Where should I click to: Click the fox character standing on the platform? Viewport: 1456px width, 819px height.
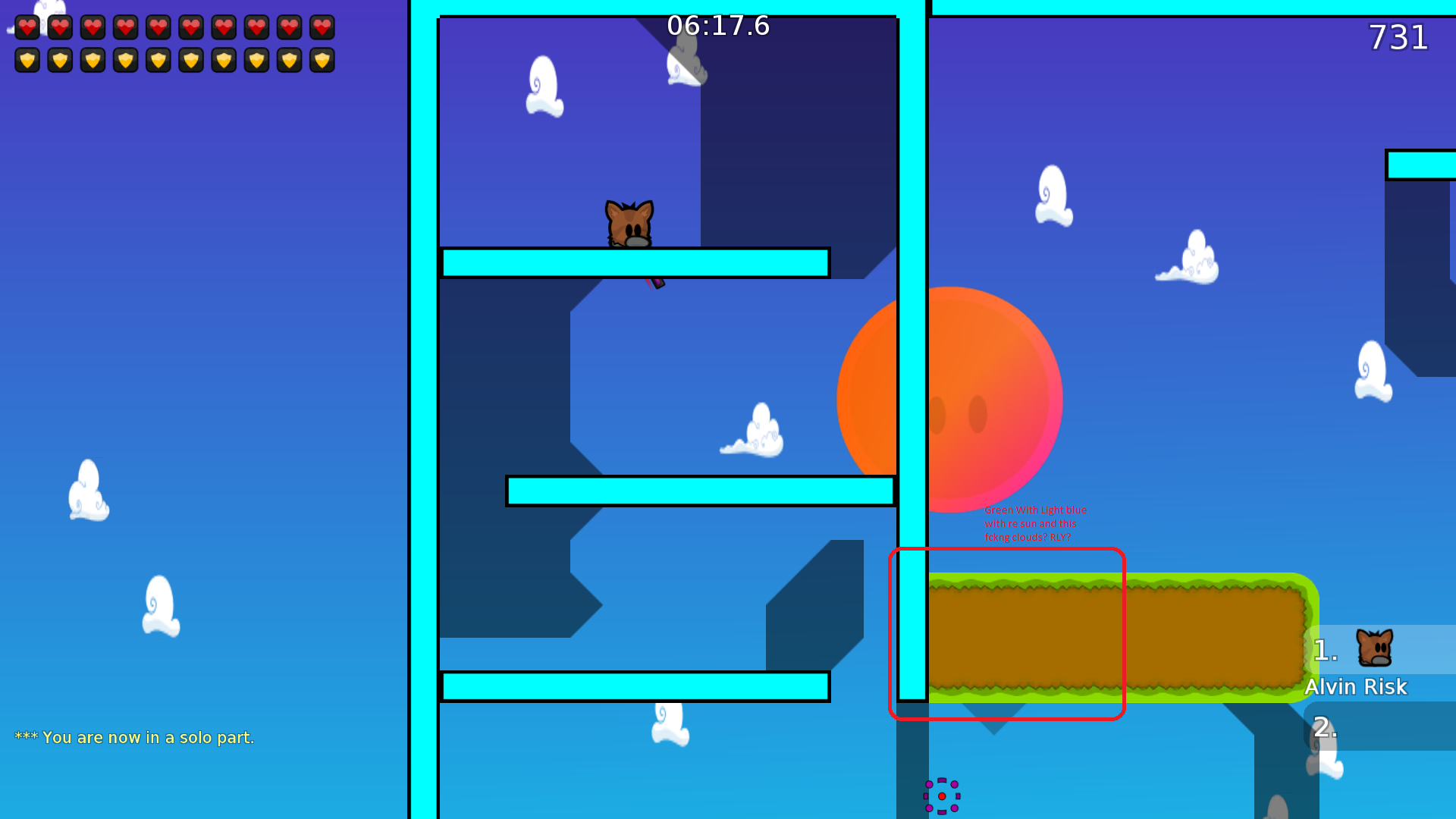coord(629,224)
